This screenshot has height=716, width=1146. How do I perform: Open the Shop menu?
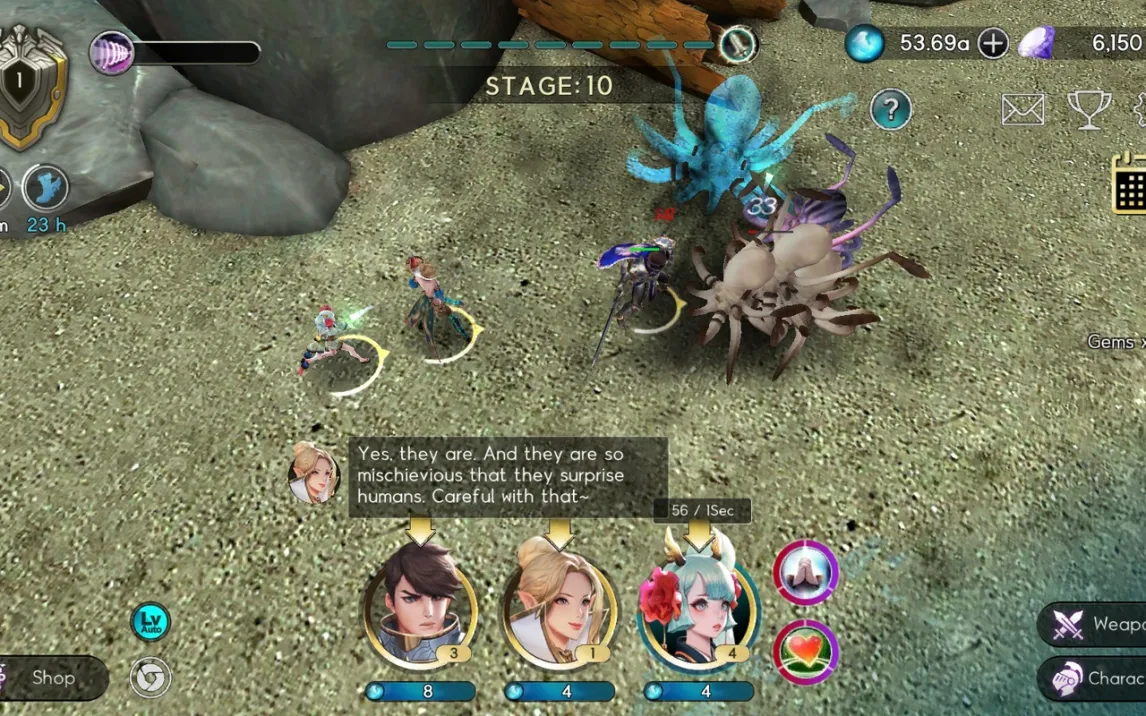[x=52, y=678]
